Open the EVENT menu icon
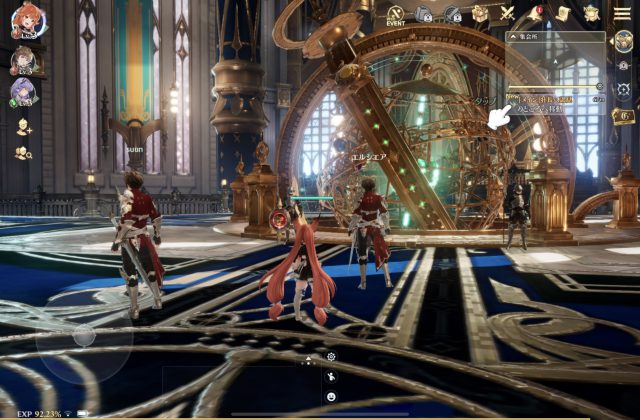 [395, 14]
